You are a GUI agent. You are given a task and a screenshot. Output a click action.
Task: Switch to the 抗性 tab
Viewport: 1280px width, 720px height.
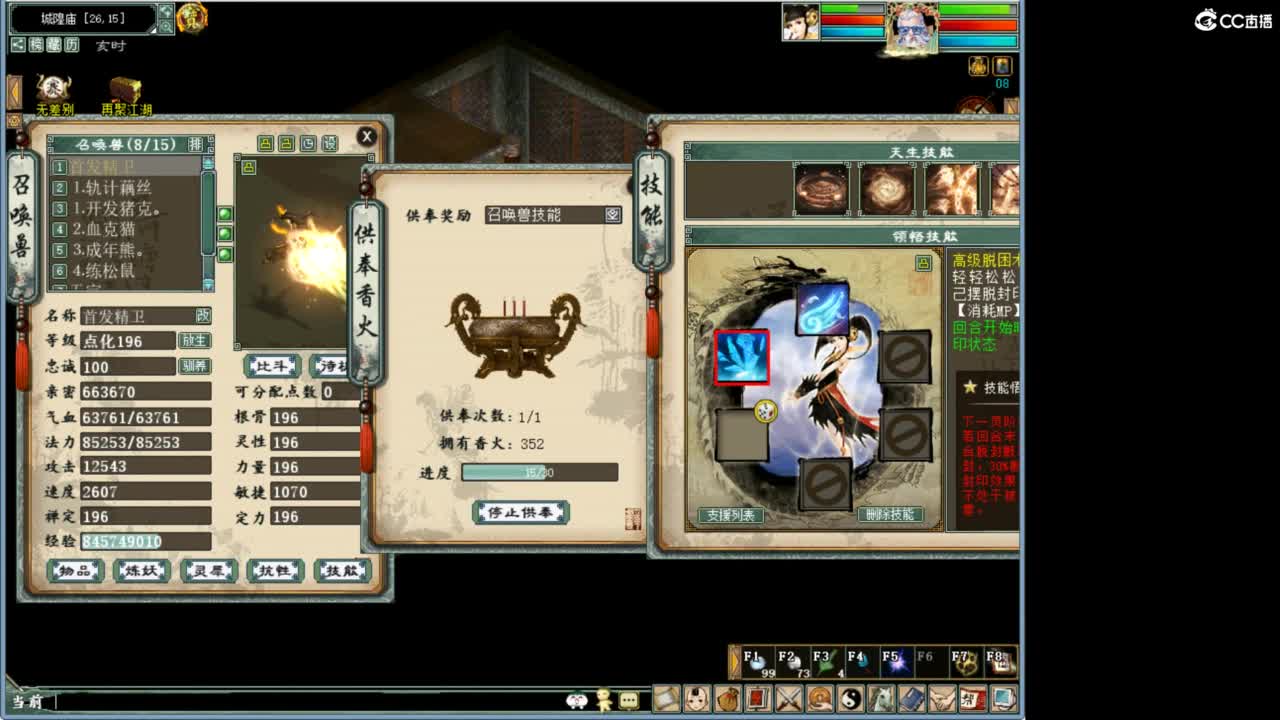(274, 570)
